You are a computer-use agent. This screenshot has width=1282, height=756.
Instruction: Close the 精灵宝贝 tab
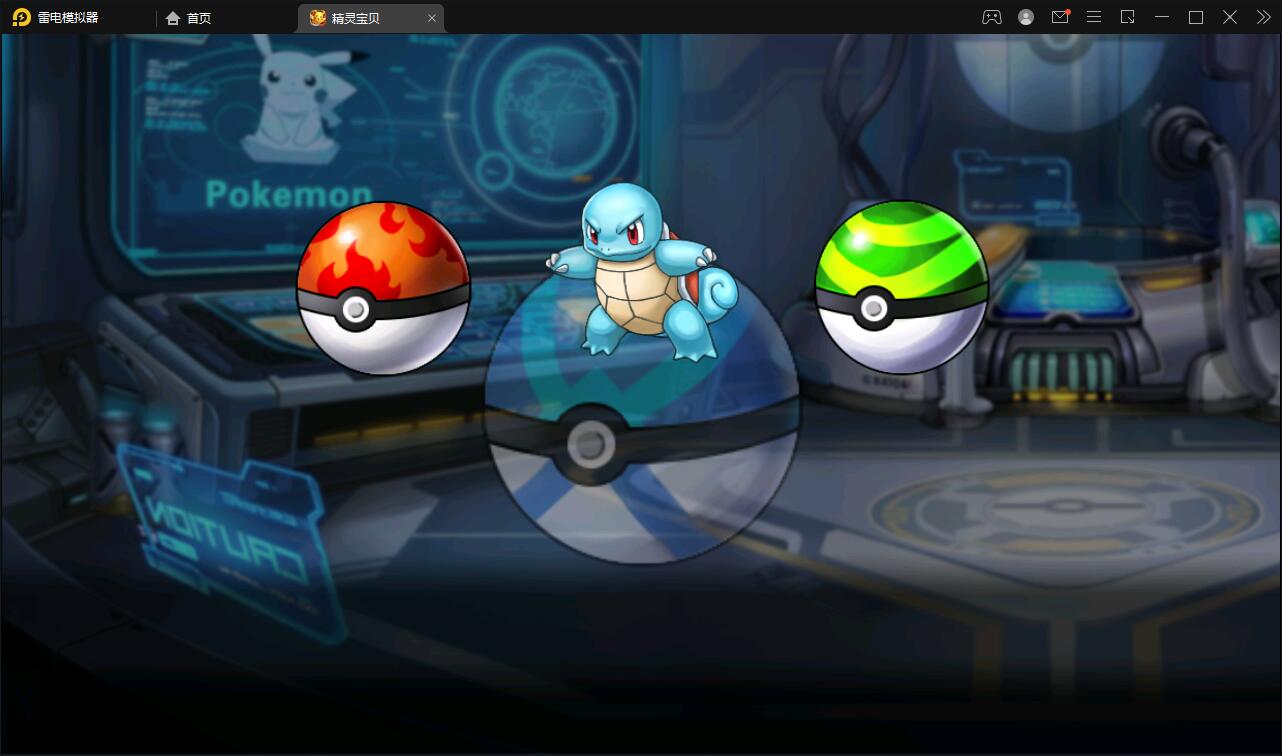[x=432, y=17]
